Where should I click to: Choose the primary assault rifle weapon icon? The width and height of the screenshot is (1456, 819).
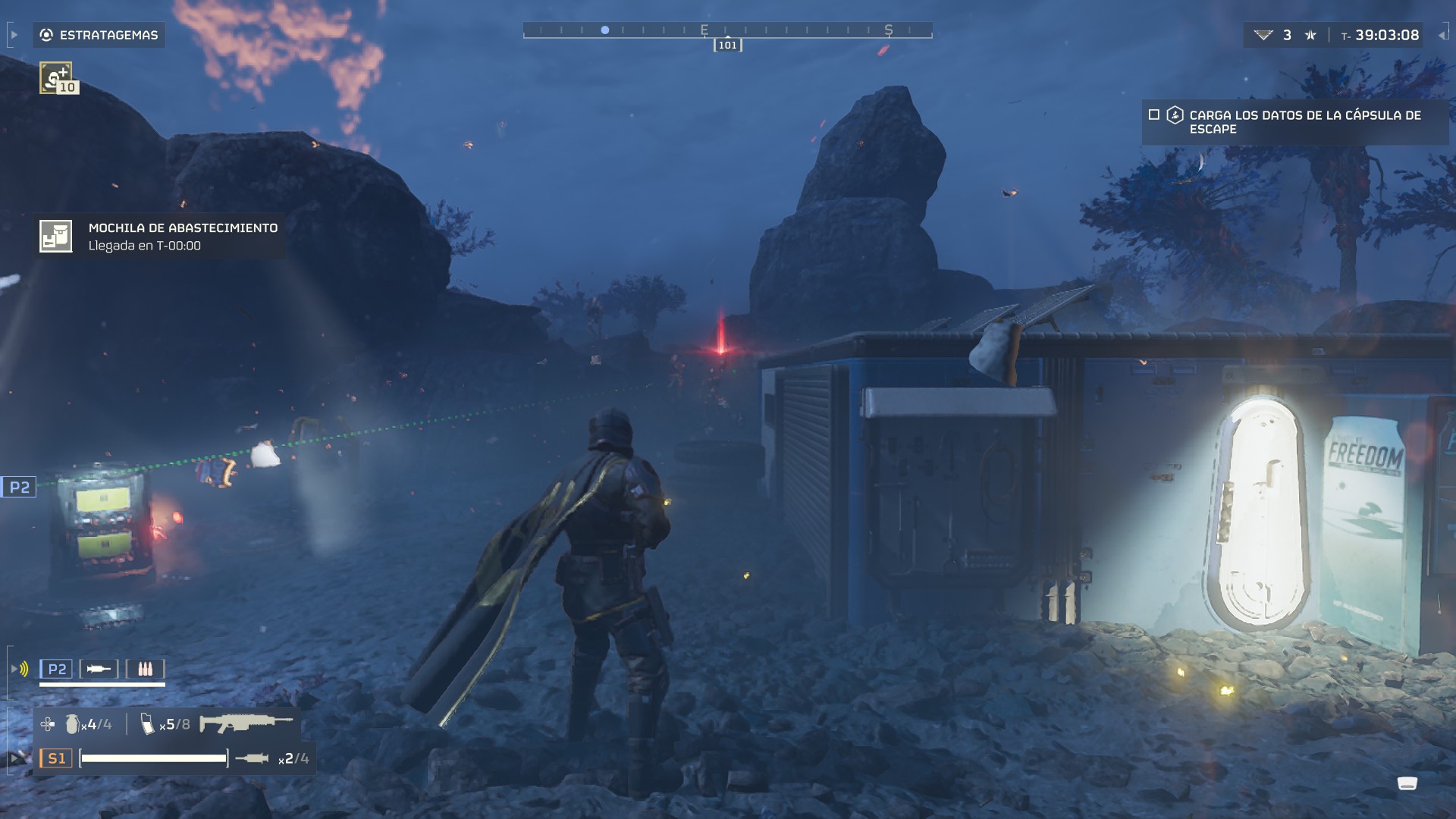[246, 723]
